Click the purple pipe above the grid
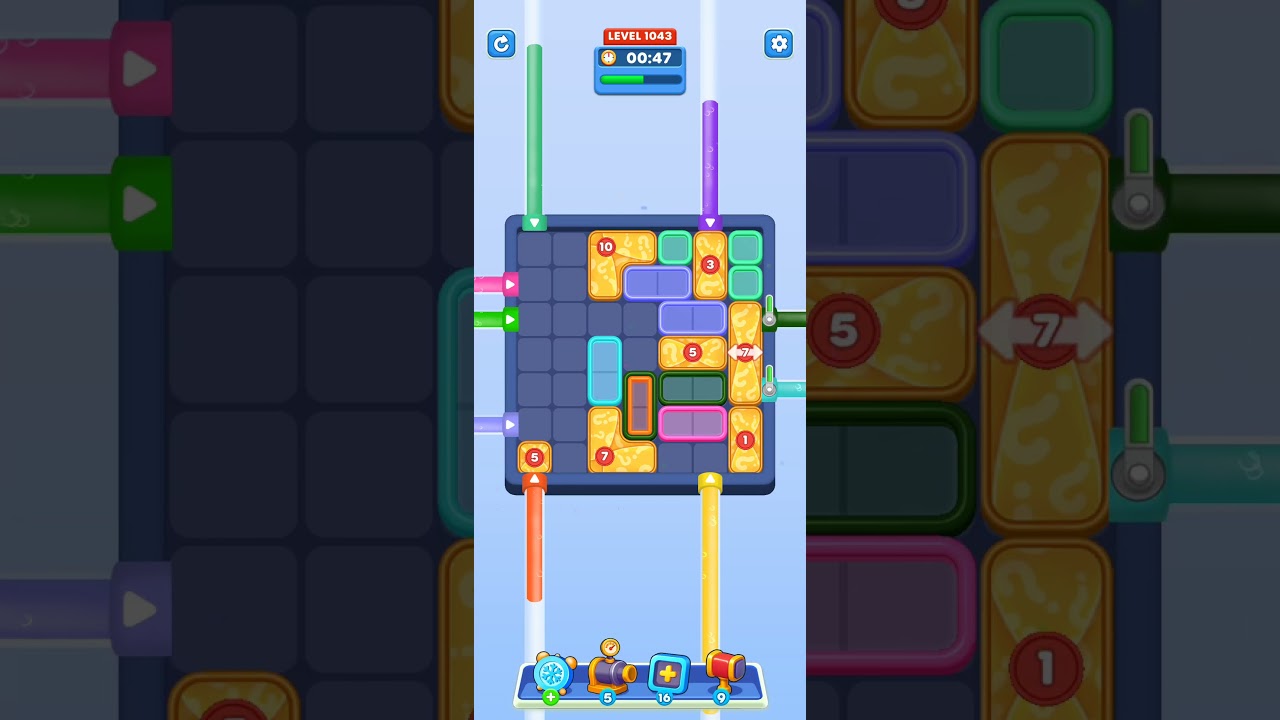1280x720 pixels. pos(712,160)
